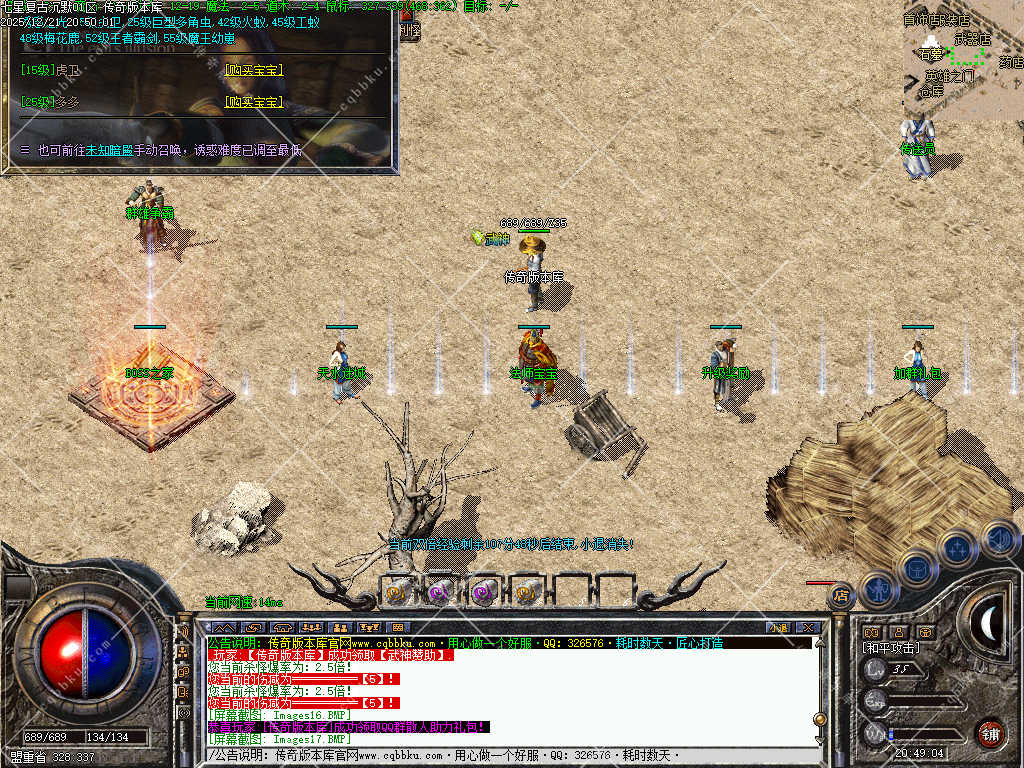Buy the level 15 虎卫 pet

pos(254,70)
